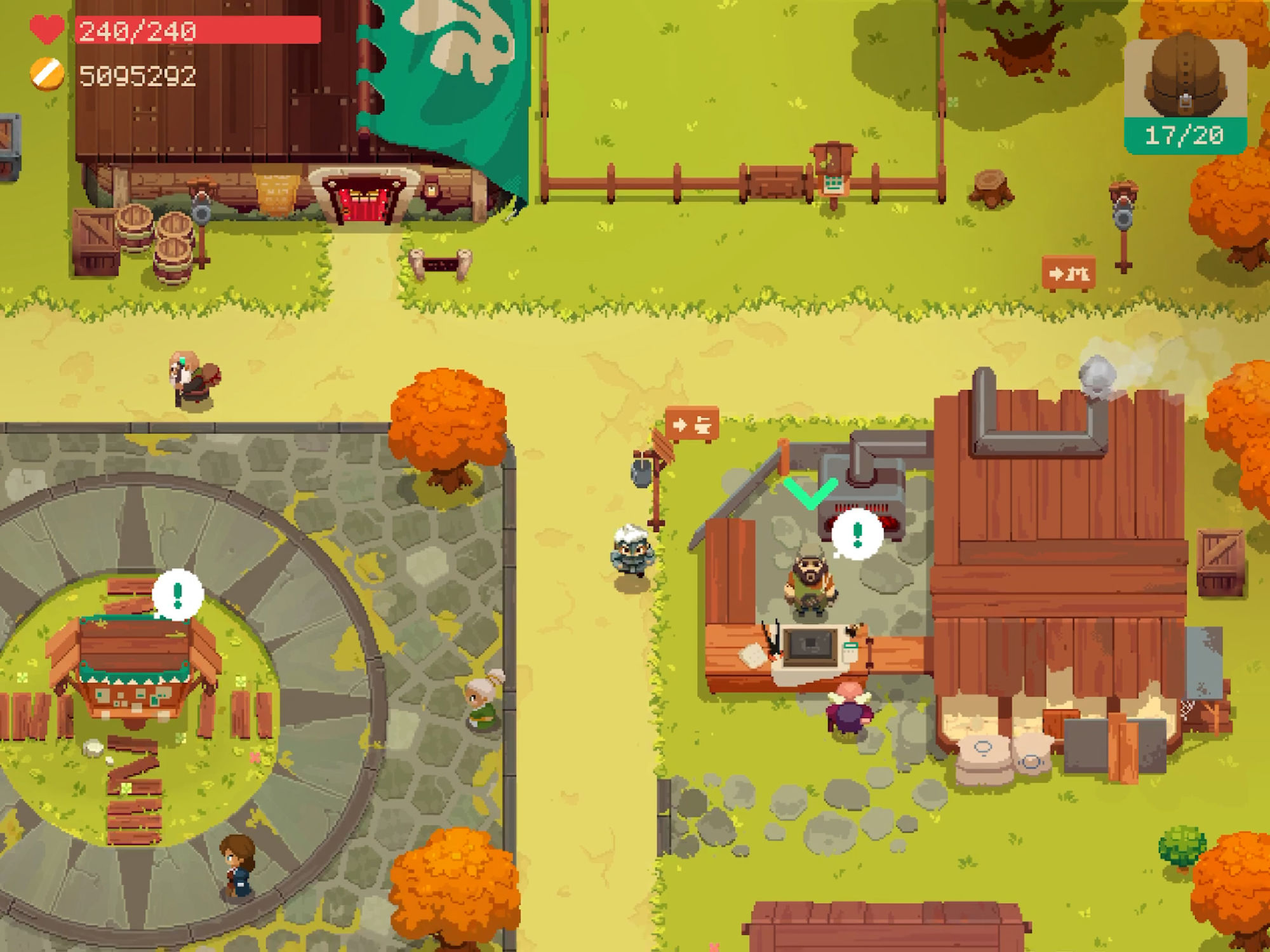
Task: Open the backpack inventory showing 17/20
Action: [x=1185, y=96]
